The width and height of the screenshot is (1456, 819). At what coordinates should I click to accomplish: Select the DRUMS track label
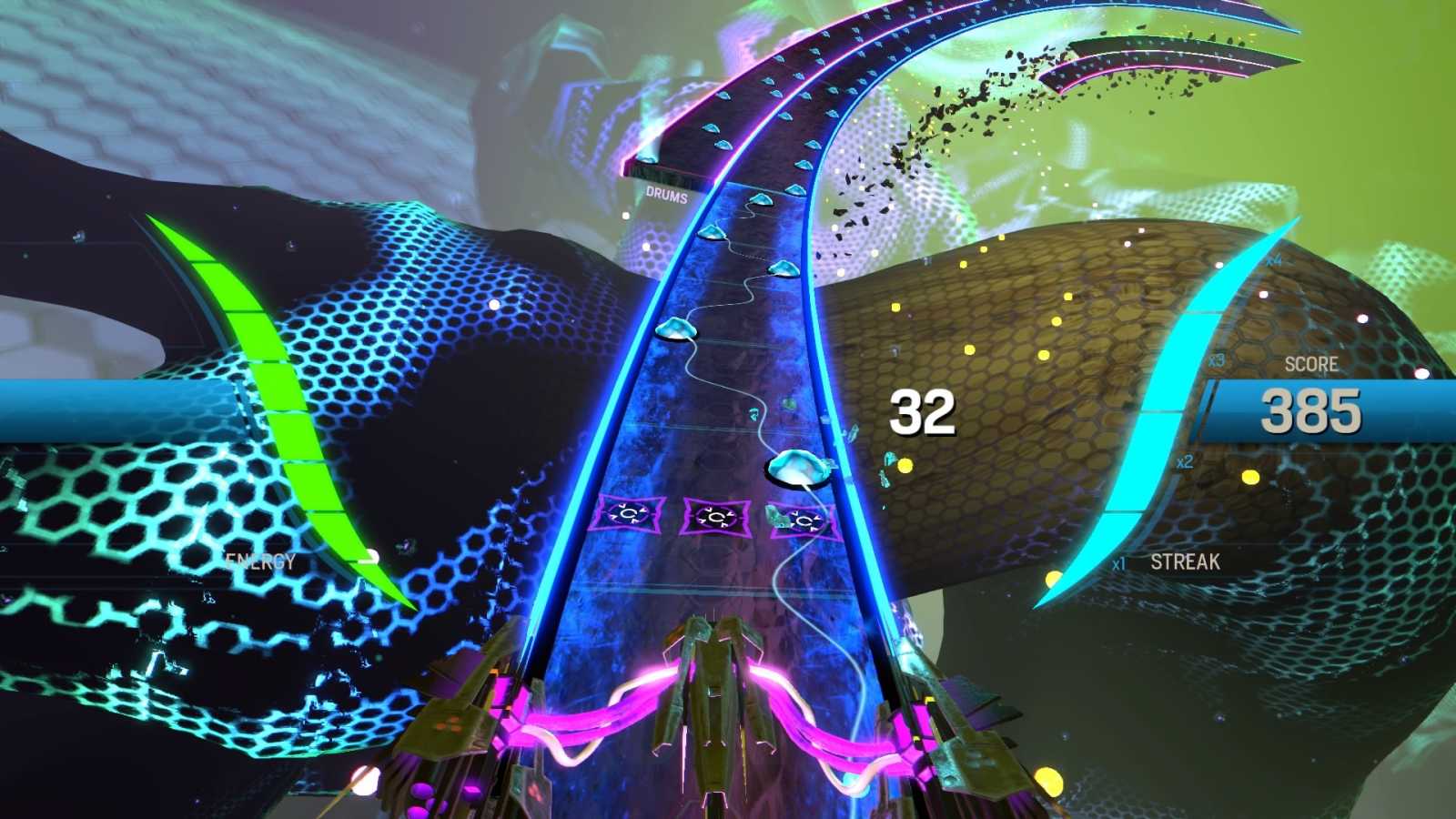665,195
